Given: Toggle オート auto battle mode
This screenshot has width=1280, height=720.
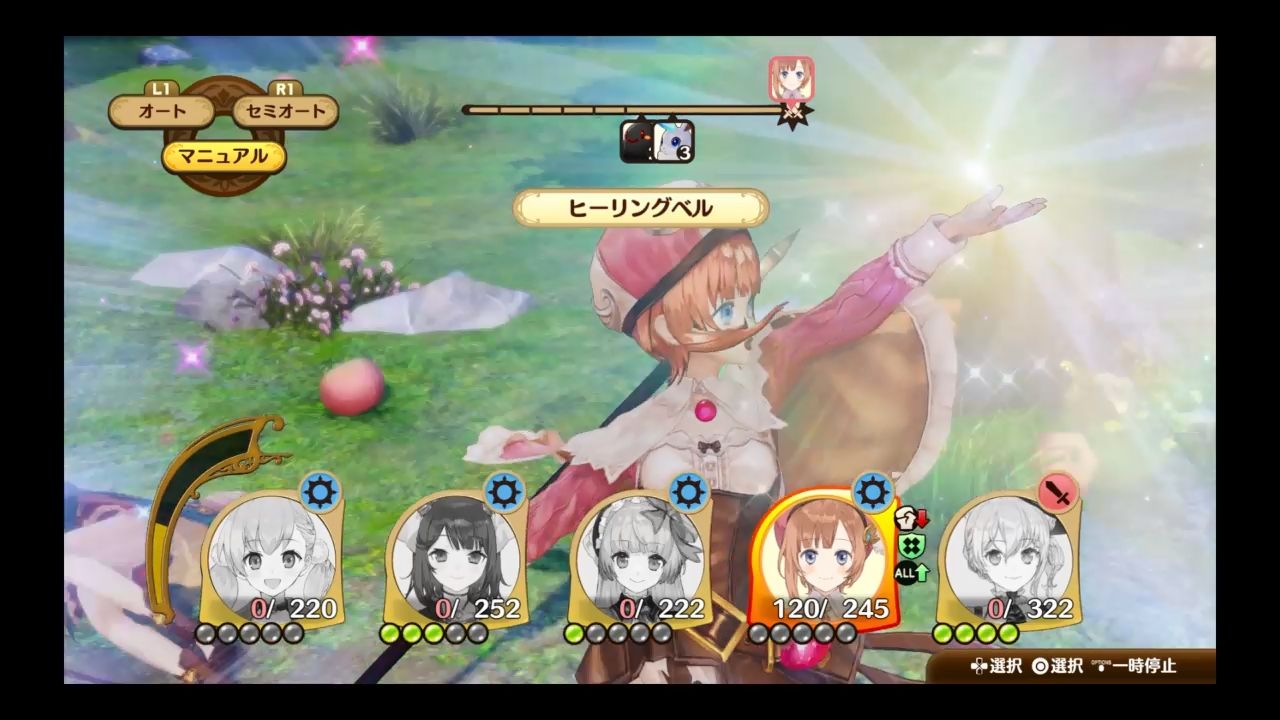Looking at the screenshot, I should point(163,113).
